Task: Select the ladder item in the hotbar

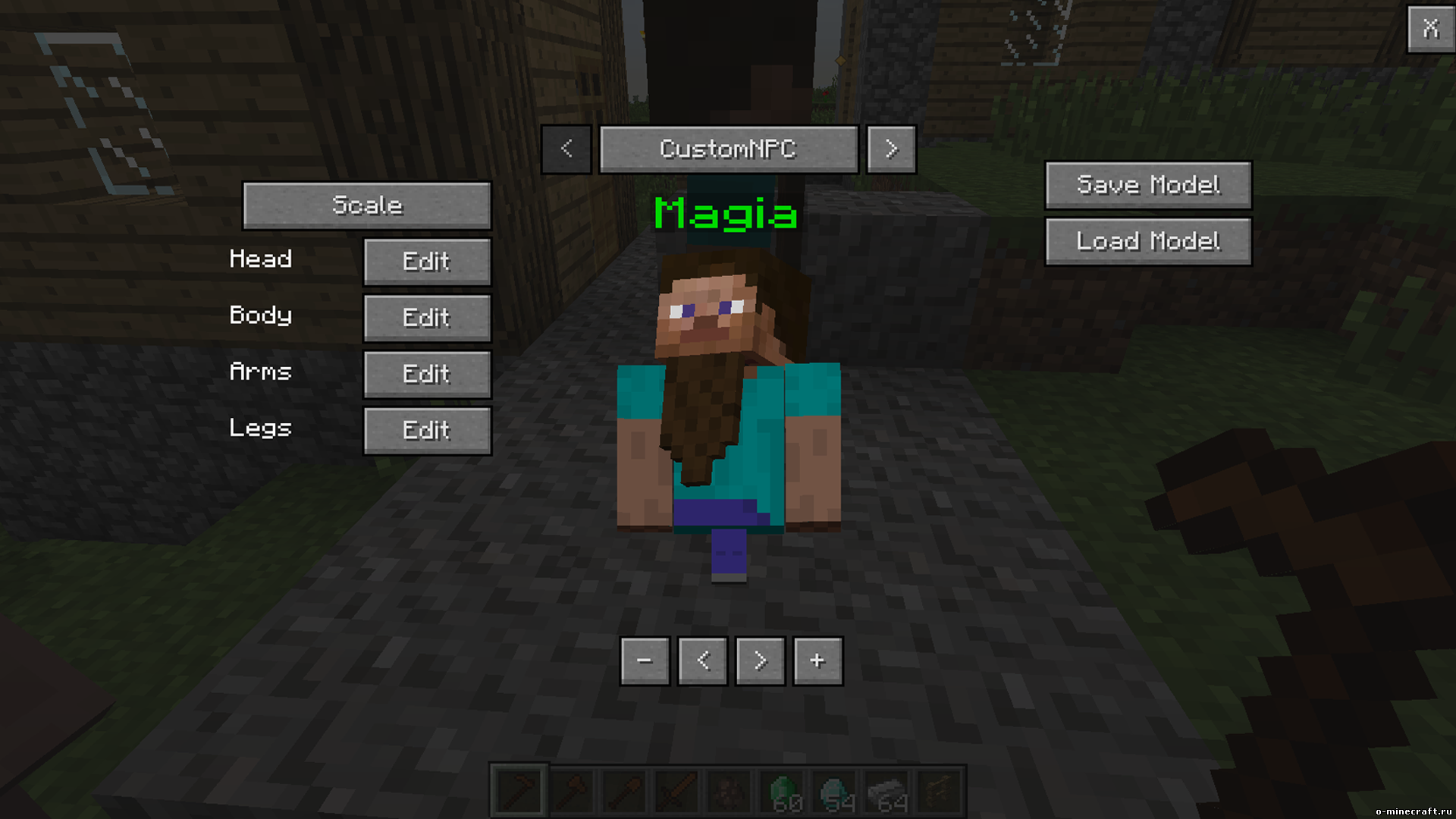Action: (940, 789)
